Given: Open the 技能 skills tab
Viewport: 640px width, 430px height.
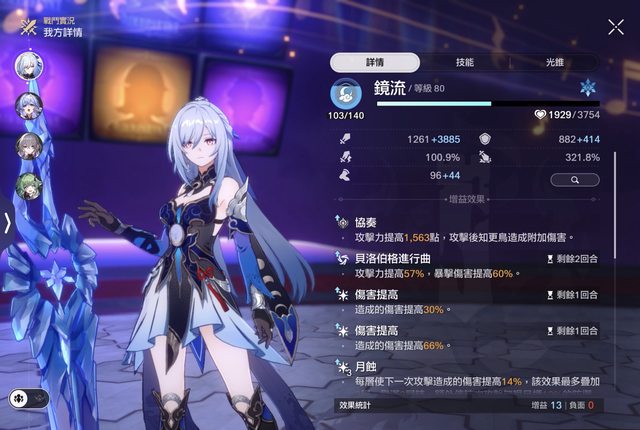Looking at the screenshot, I should point(464,62).
